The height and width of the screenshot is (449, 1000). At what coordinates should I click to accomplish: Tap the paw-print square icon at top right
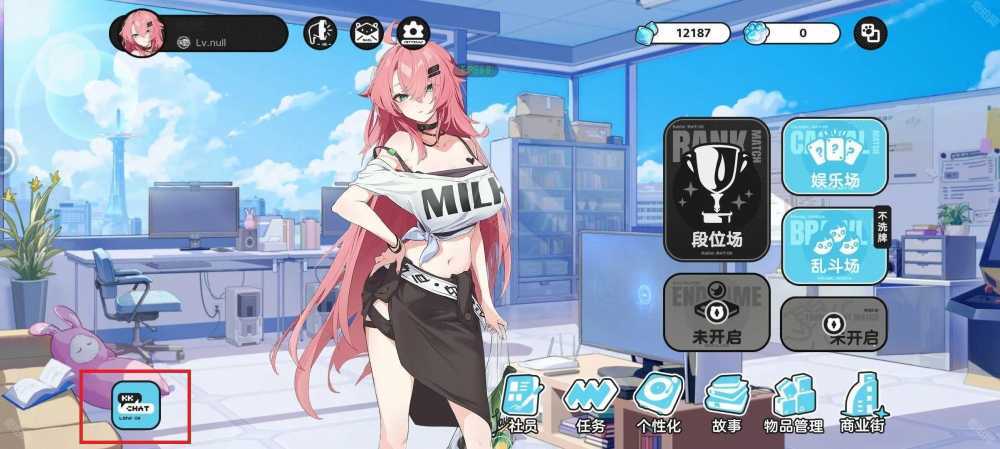(x=869, y=34)
